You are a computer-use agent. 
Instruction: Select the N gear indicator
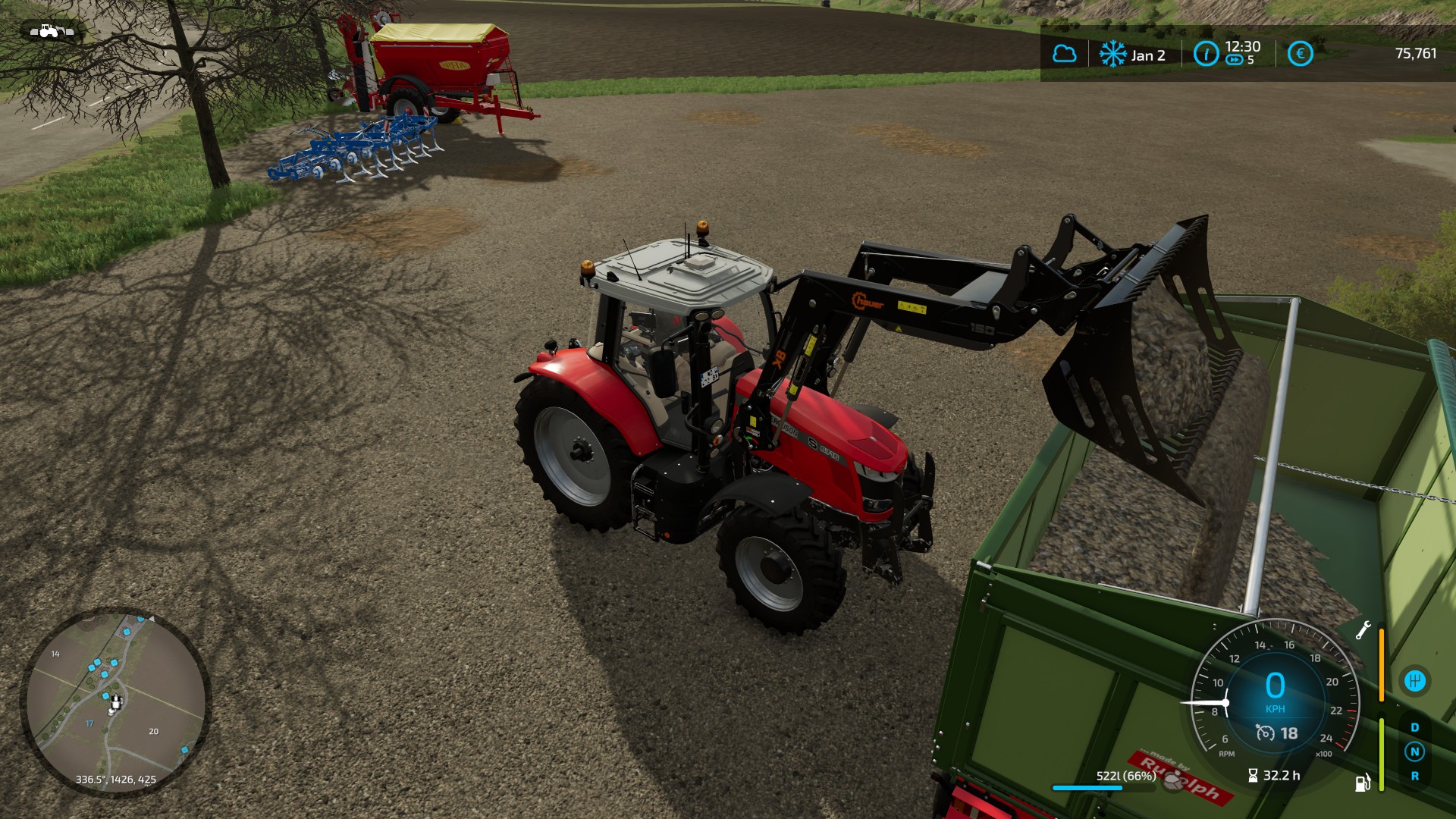pos(1414,752)
